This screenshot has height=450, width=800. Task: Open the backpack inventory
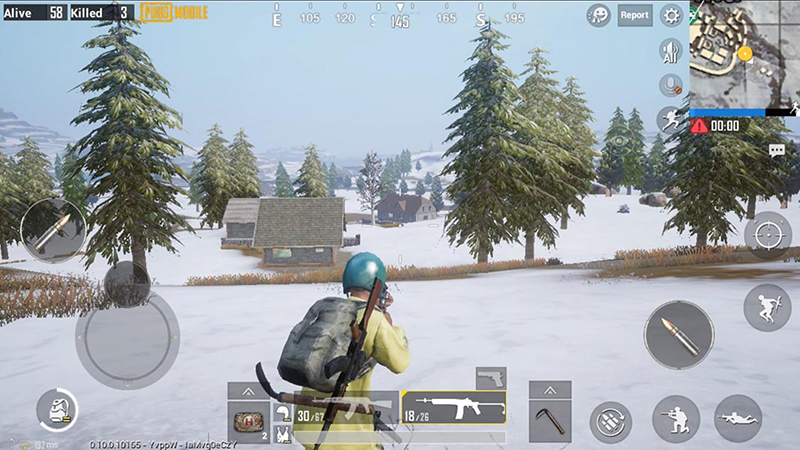point(58,411)
